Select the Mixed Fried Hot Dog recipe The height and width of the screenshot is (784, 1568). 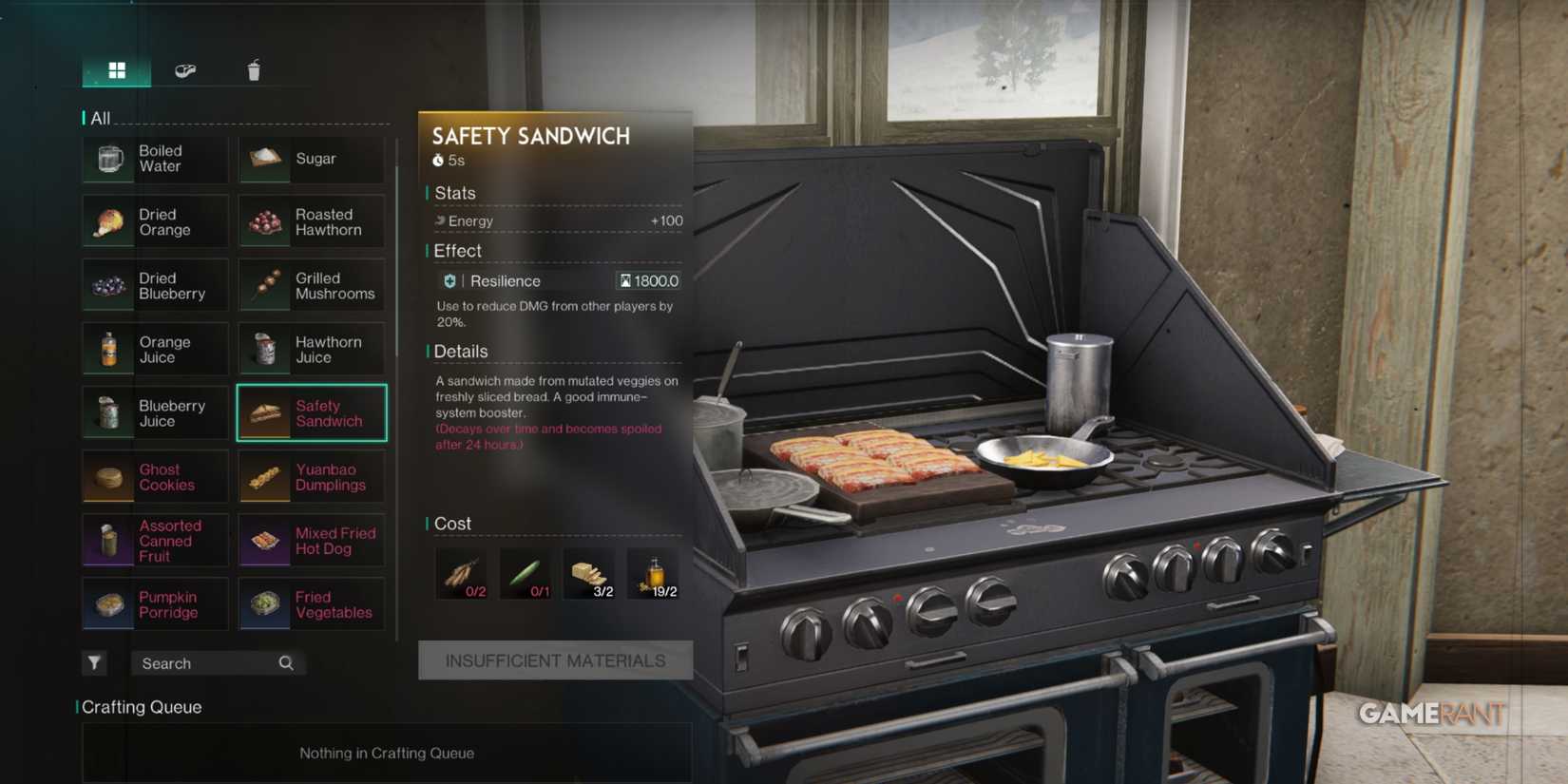pyautogui.click(x=311, y=540)
